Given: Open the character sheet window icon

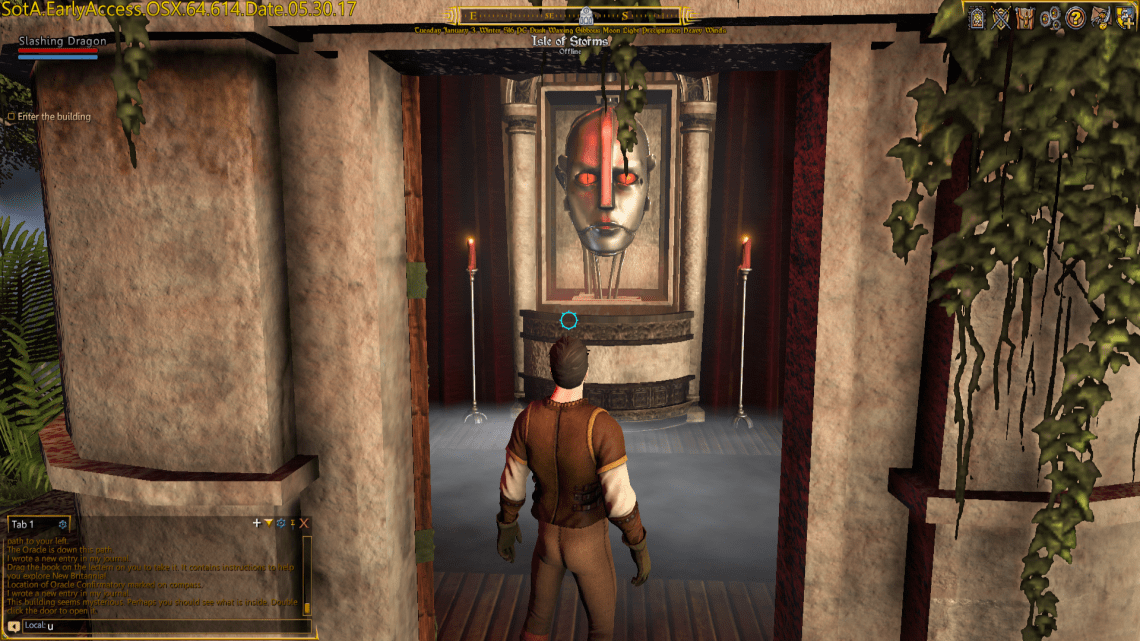Looking at the screenshot, I should (977, 17).
